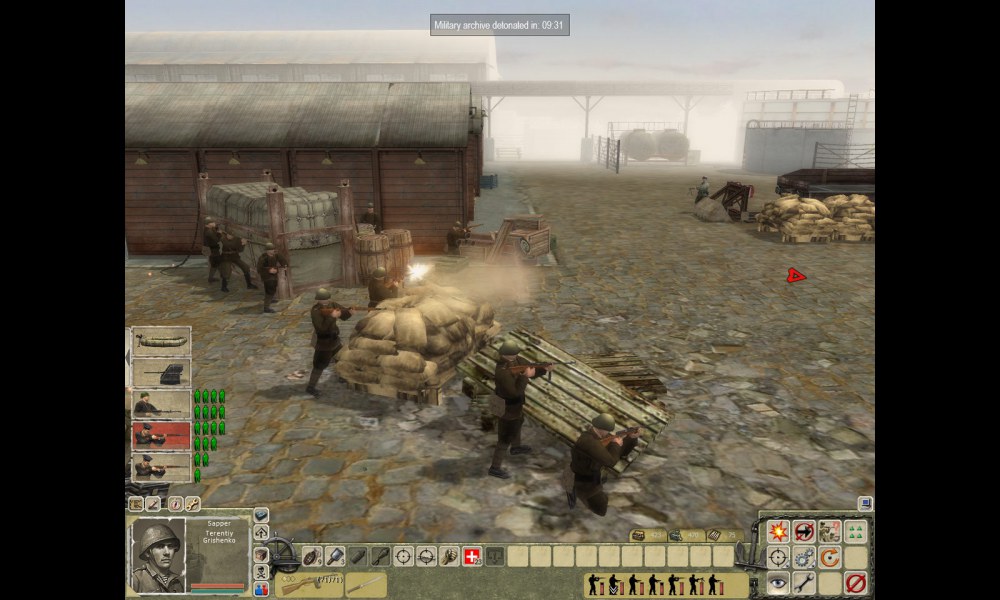The image size is (1000, 600).
Task: Use the wrench repair command
Action: 804,582
